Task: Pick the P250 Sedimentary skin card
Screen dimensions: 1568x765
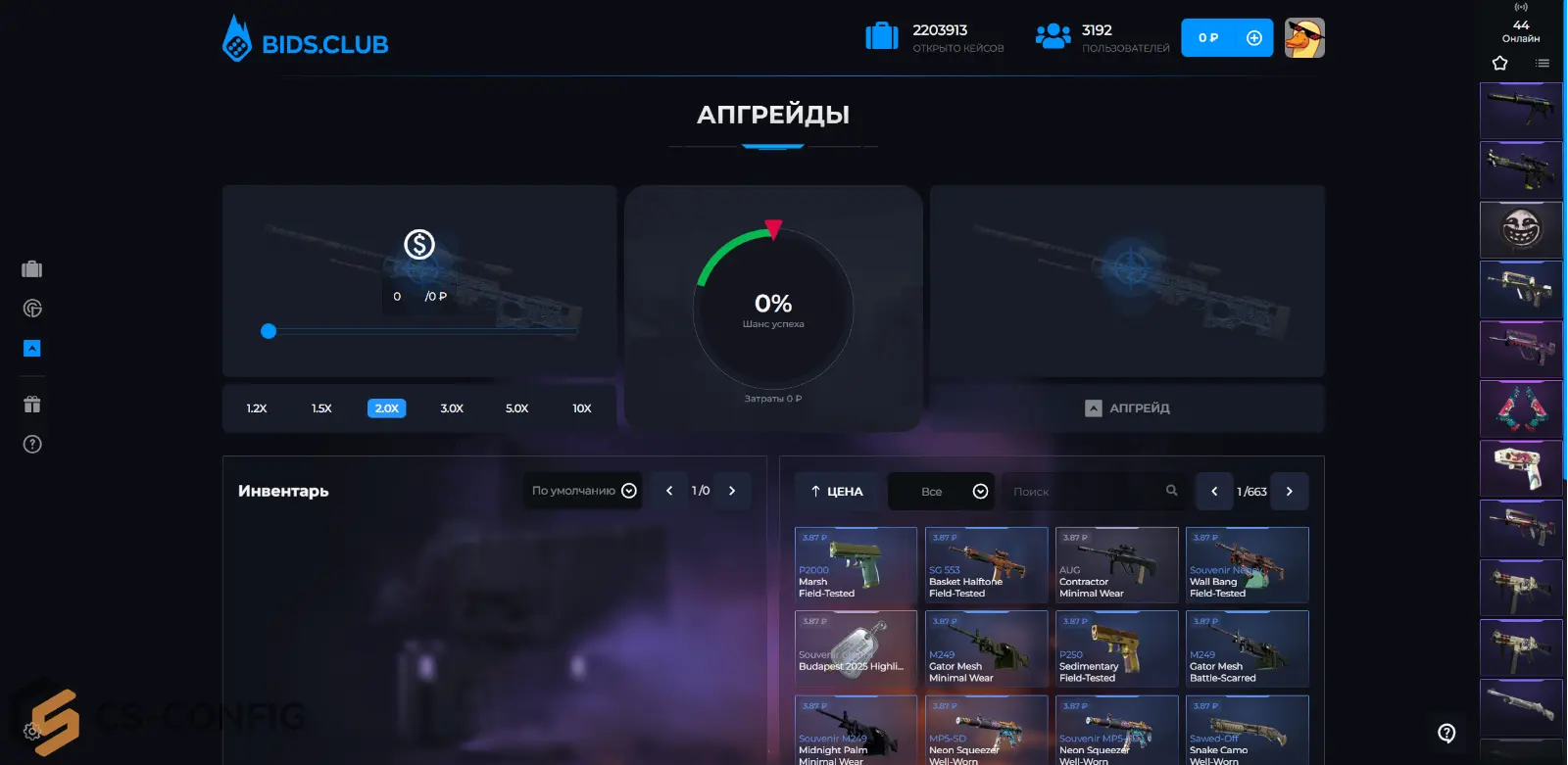Action: pos(1116,649)
